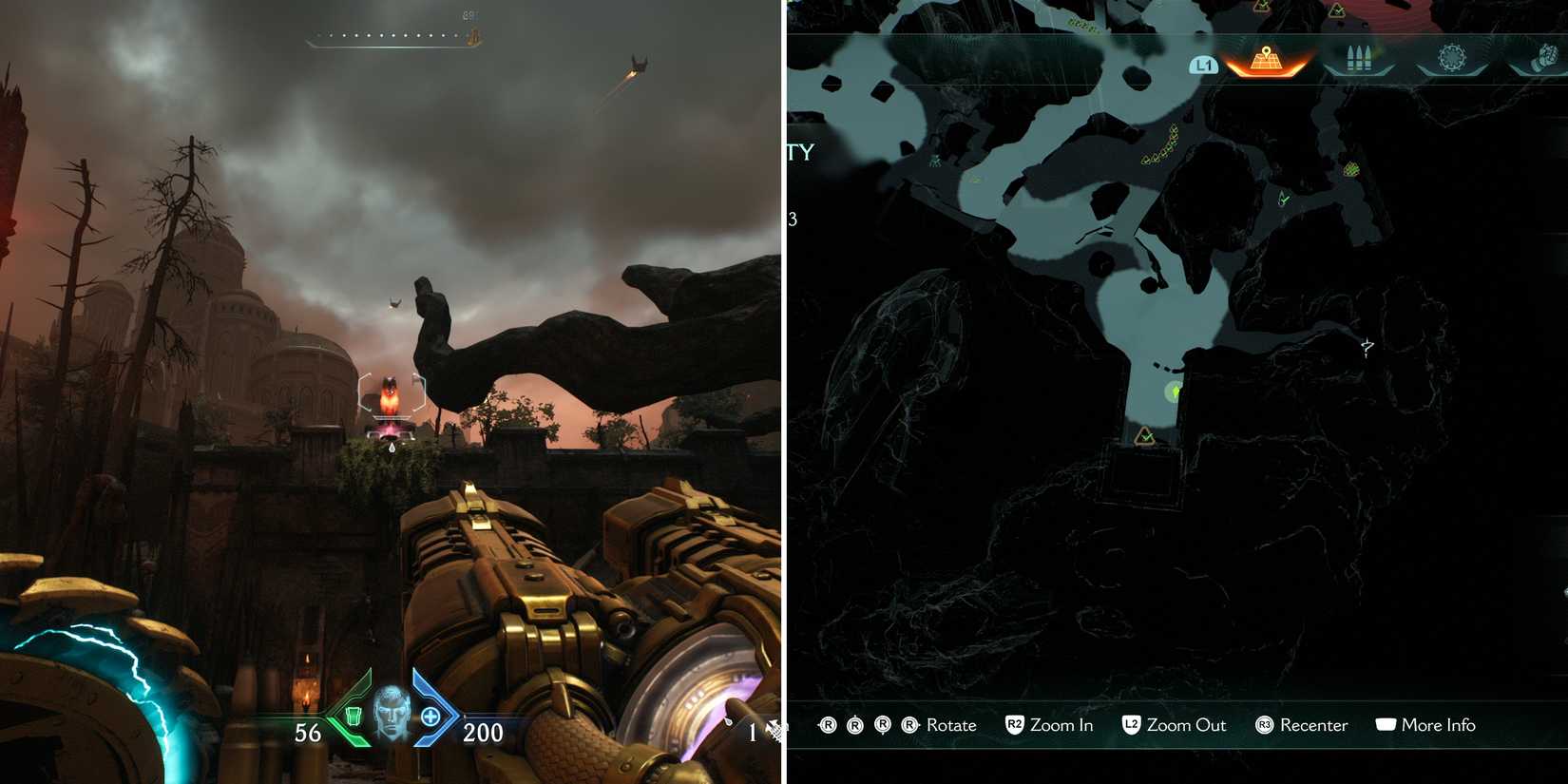The height and width of the screenshot is (784, 1568).
Task: Click the L2 Zoom Out prompt icon
Action: point(1131,725)
